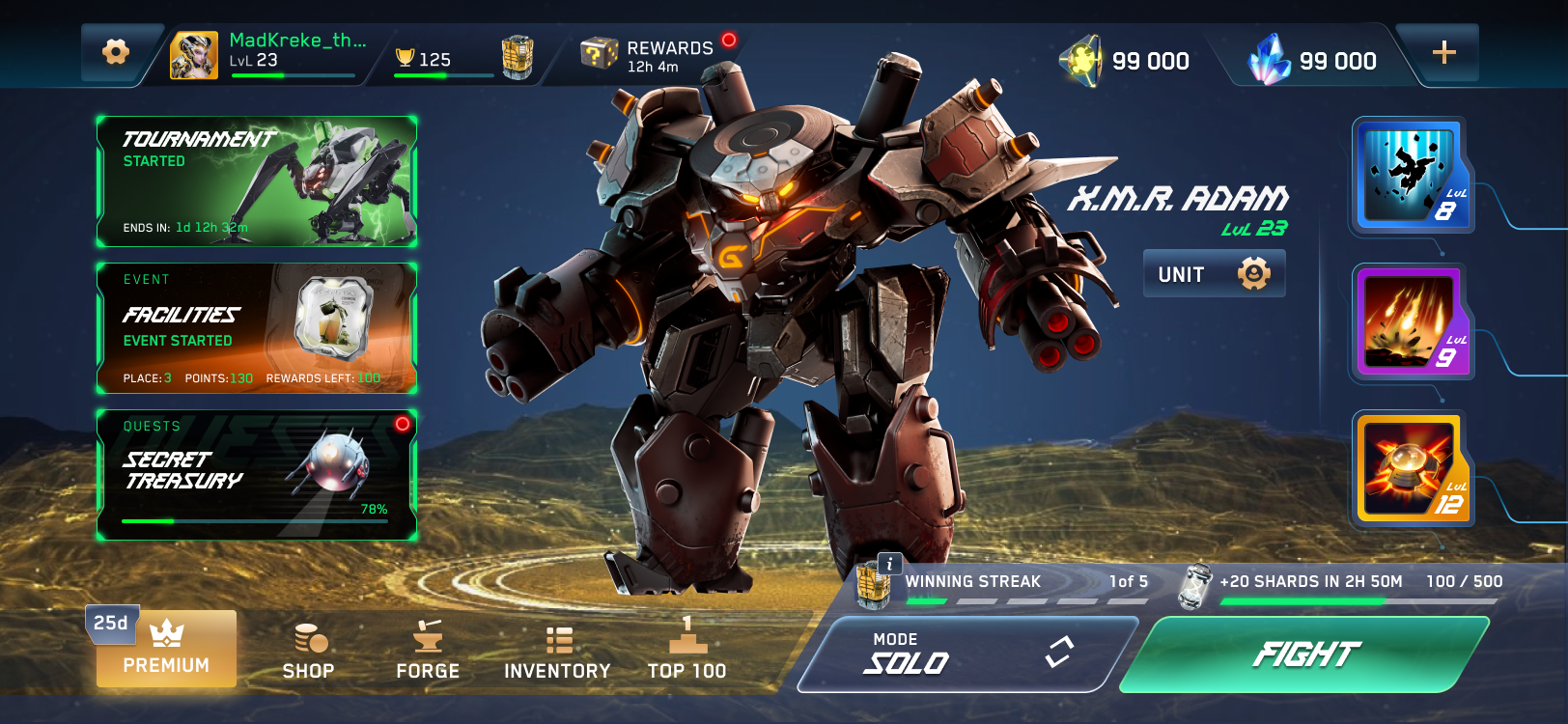Screen dimensions: 1568x724
Task: Change the Solo game mode
Action: [966, 654]
